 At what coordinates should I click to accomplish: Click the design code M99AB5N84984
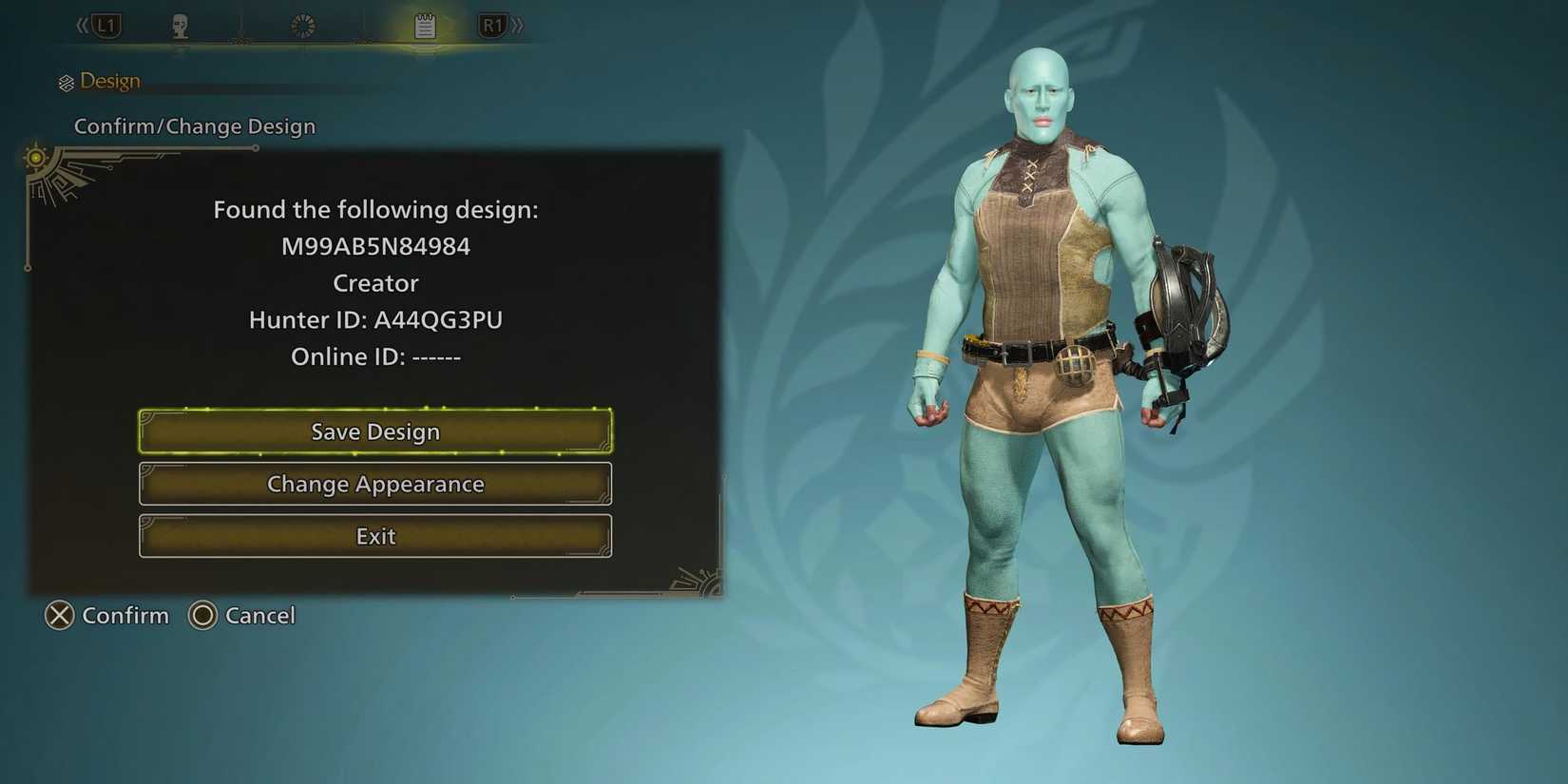point(375,245)
